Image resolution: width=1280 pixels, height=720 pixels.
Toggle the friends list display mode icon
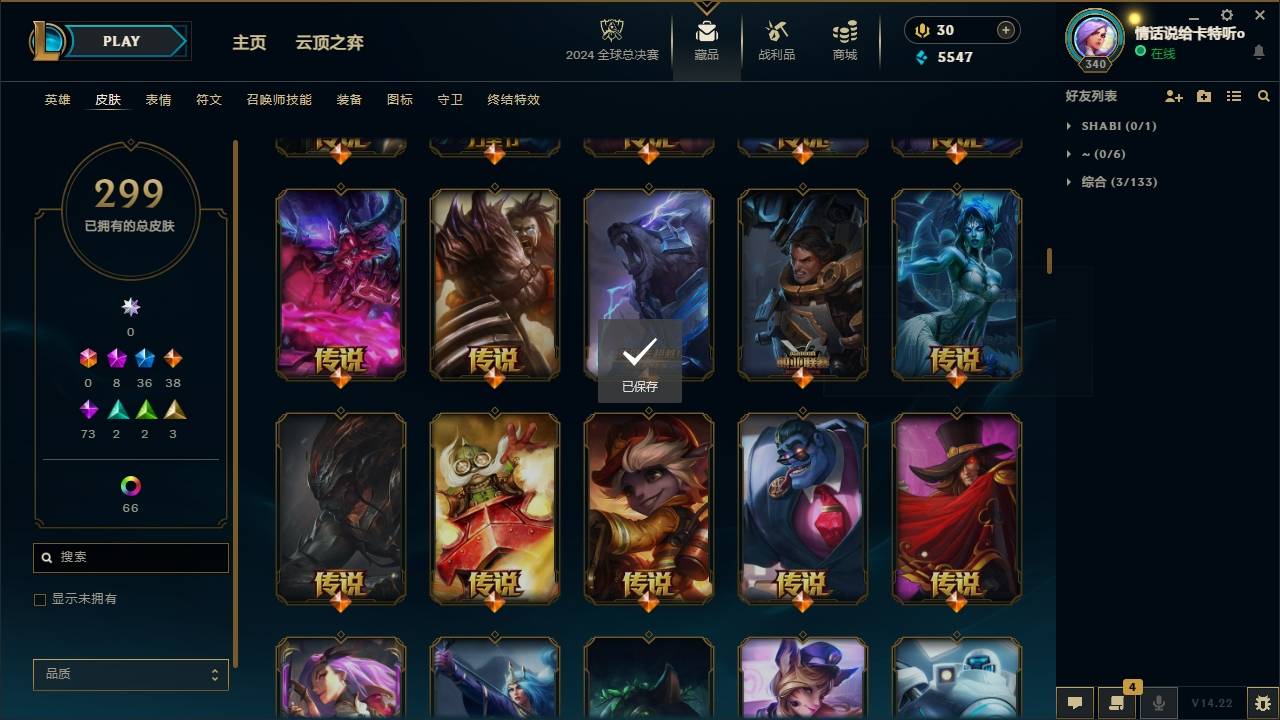(1234, 95)
